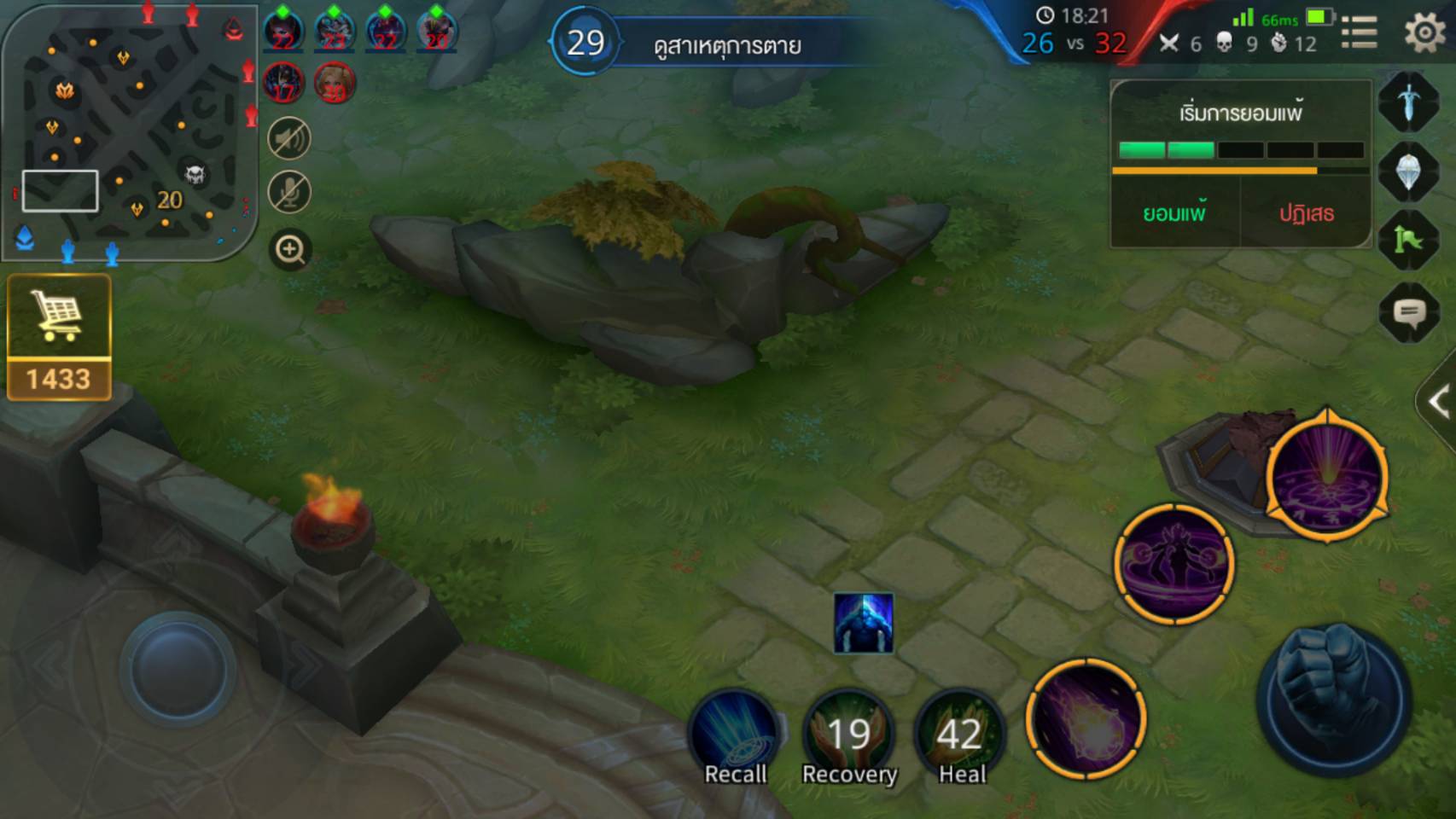Choose ปฏิเสธ to reject surrender
The height and width of the screenshot is (819, 1456).
pos(1306,213)
